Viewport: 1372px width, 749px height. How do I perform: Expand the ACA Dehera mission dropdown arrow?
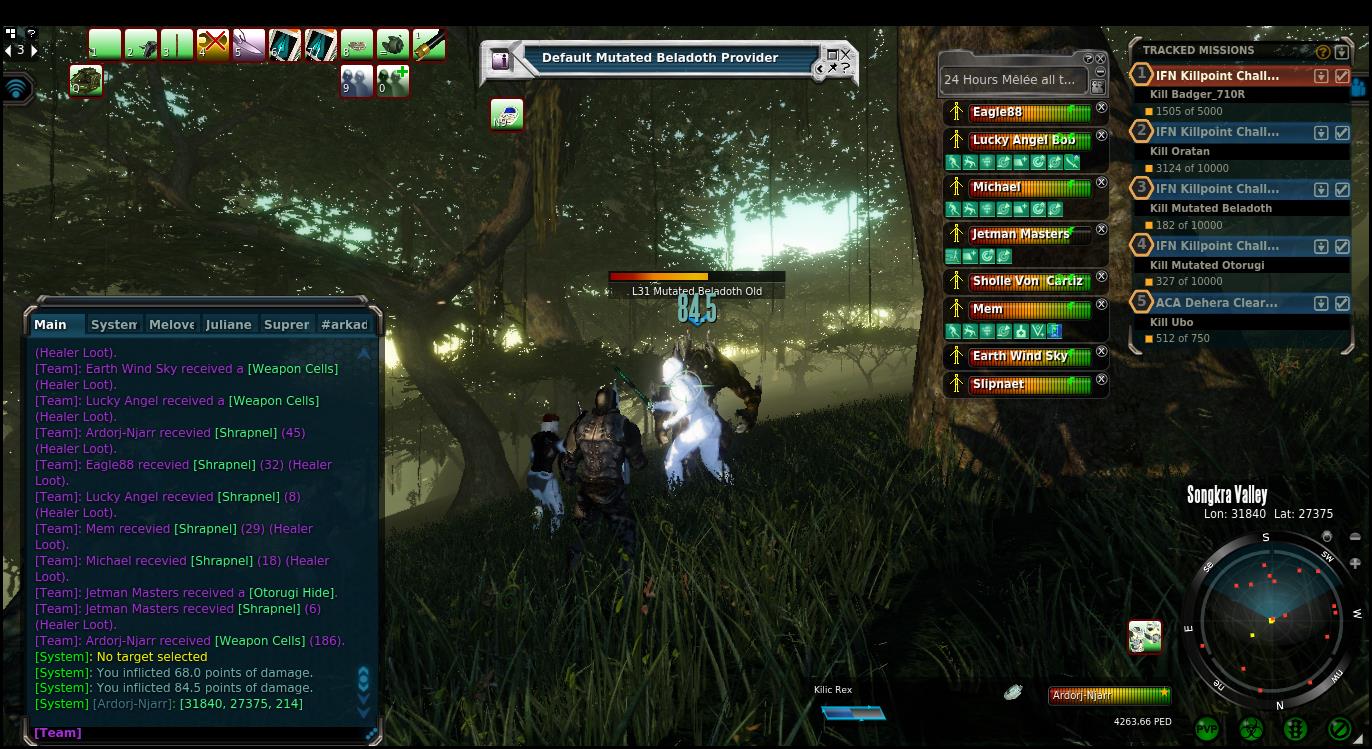coord(1321,303)
